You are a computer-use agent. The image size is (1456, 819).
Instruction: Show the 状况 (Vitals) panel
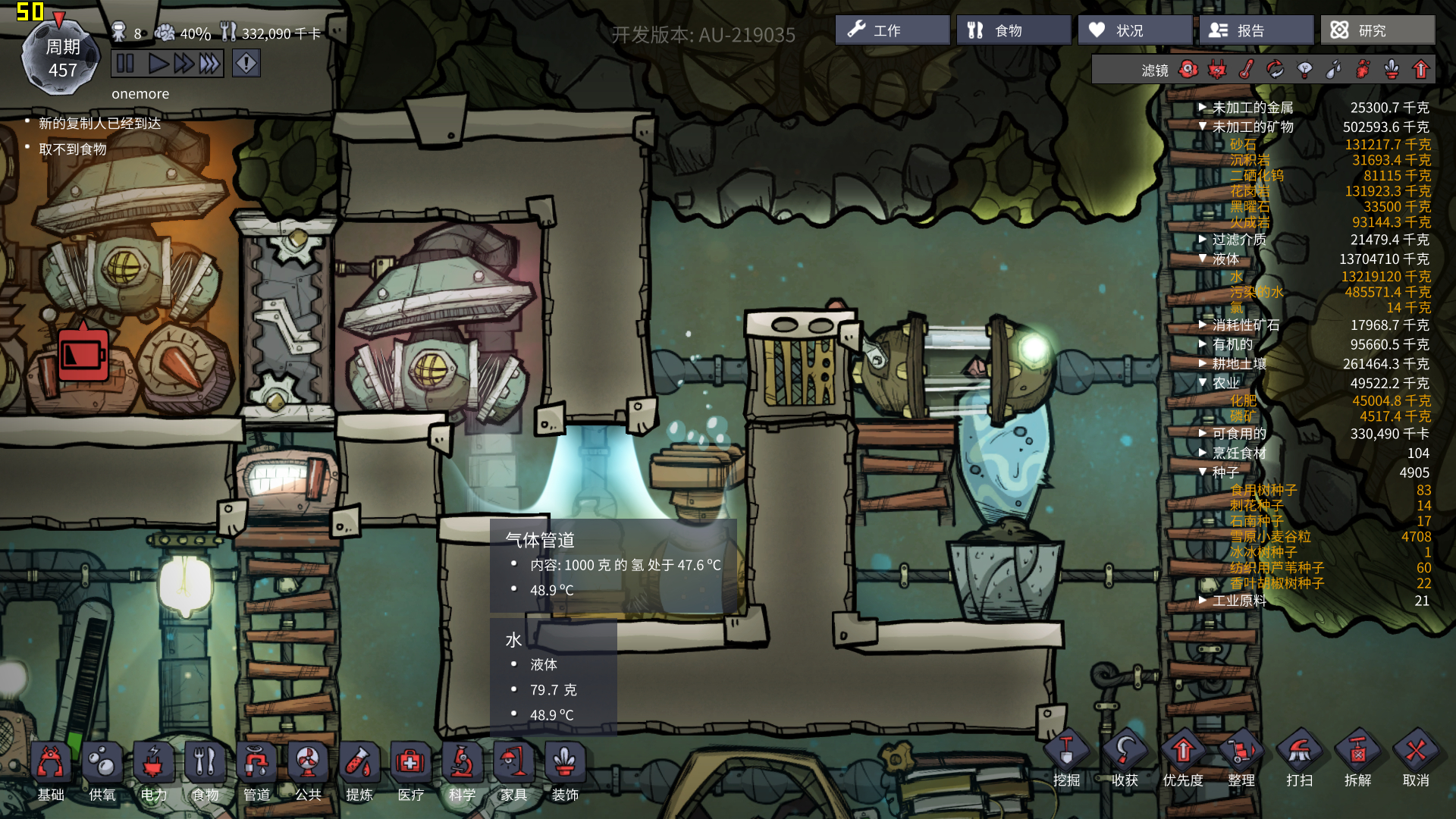pyautogui.click(x=1134, y=30)
